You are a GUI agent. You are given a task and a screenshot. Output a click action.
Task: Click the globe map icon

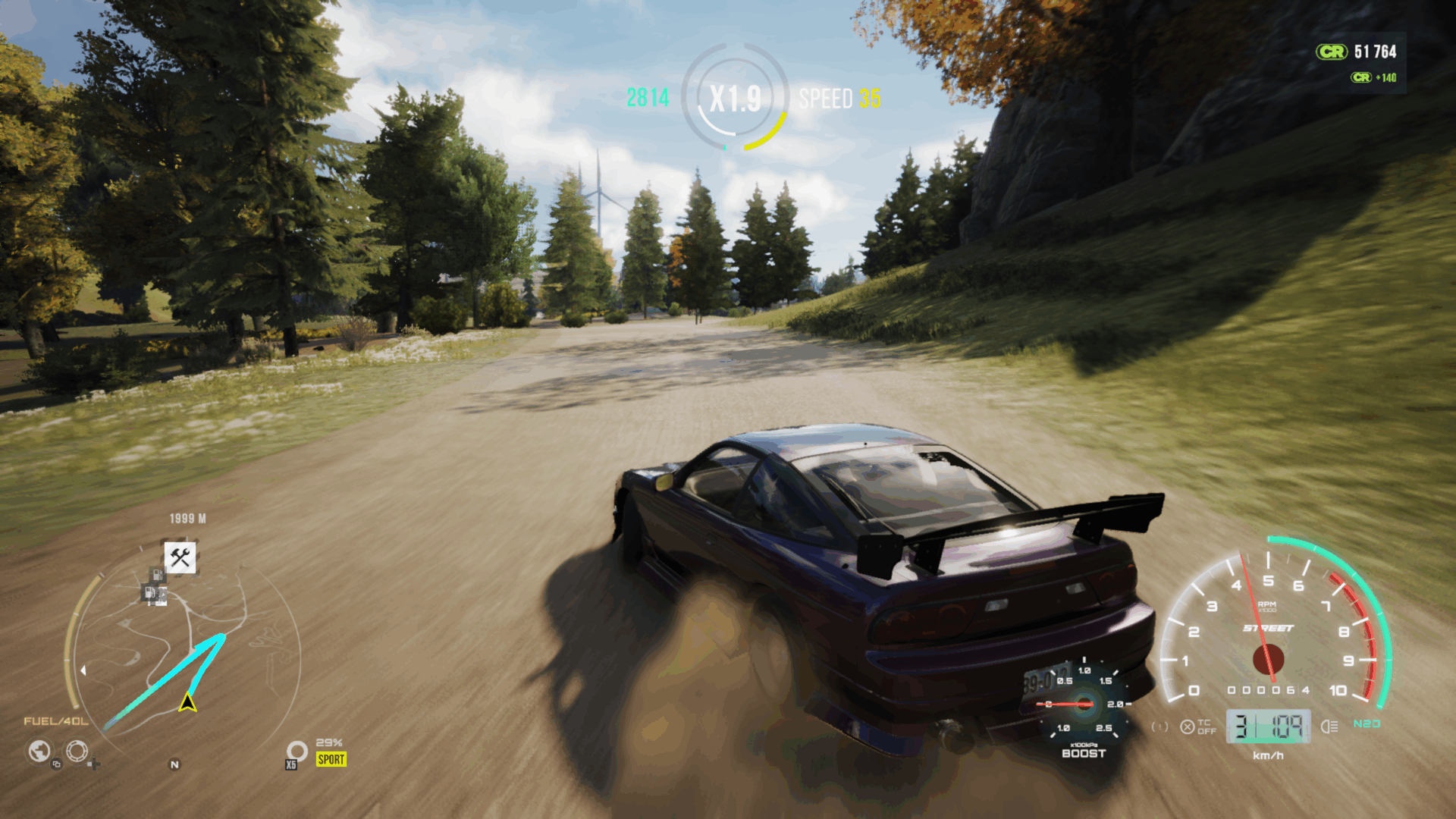pyautogui.click(x=39, y=751)
